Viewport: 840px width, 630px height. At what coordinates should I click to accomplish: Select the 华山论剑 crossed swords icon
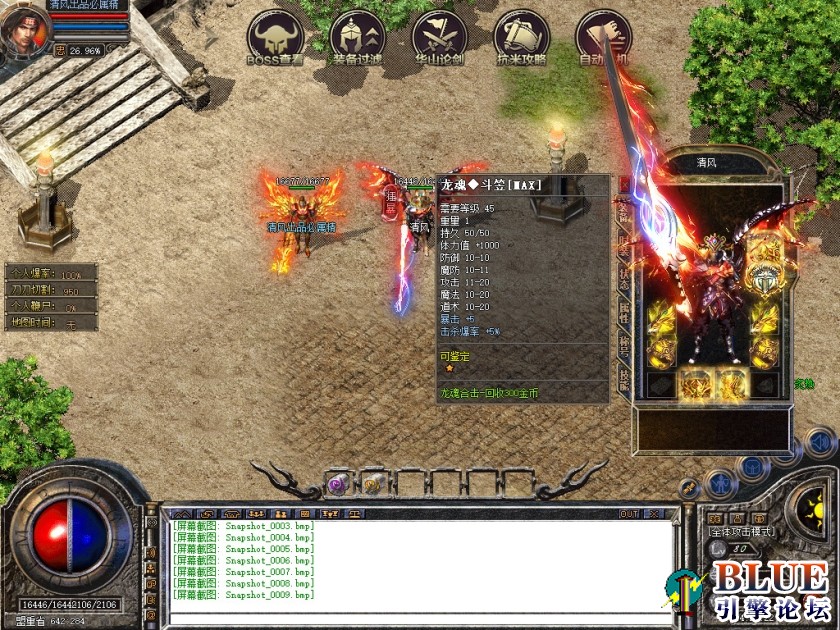439,37
